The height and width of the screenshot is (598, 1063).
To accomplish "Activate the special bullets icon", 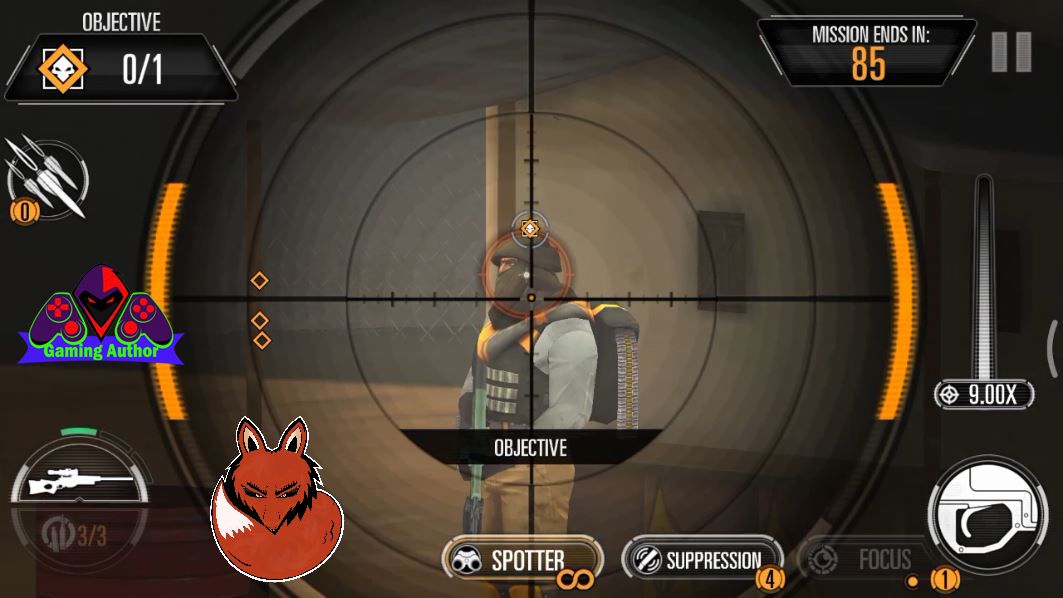I will [47, 179].
